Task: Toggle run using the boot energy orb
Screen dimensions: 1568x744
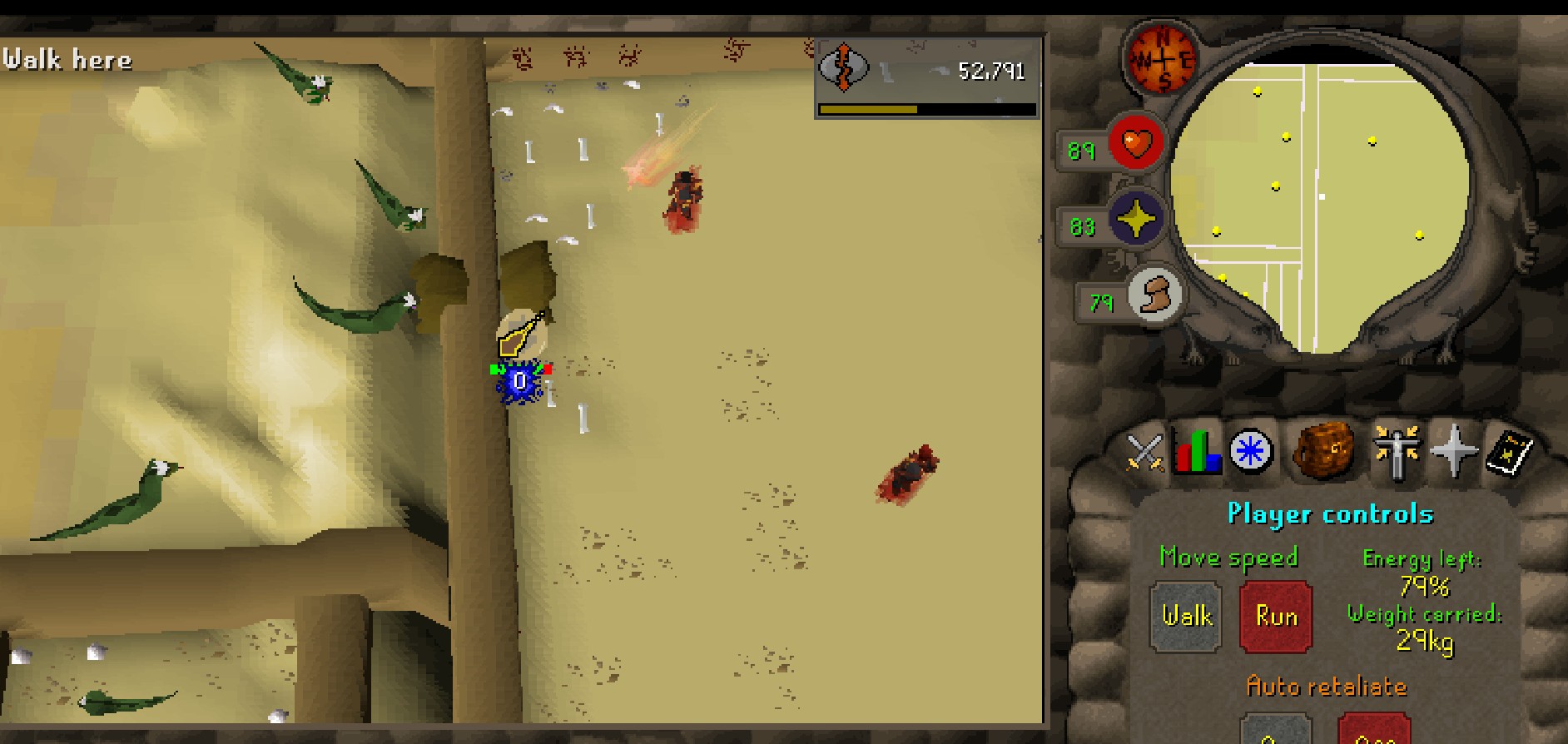Action: point(1154,295)
